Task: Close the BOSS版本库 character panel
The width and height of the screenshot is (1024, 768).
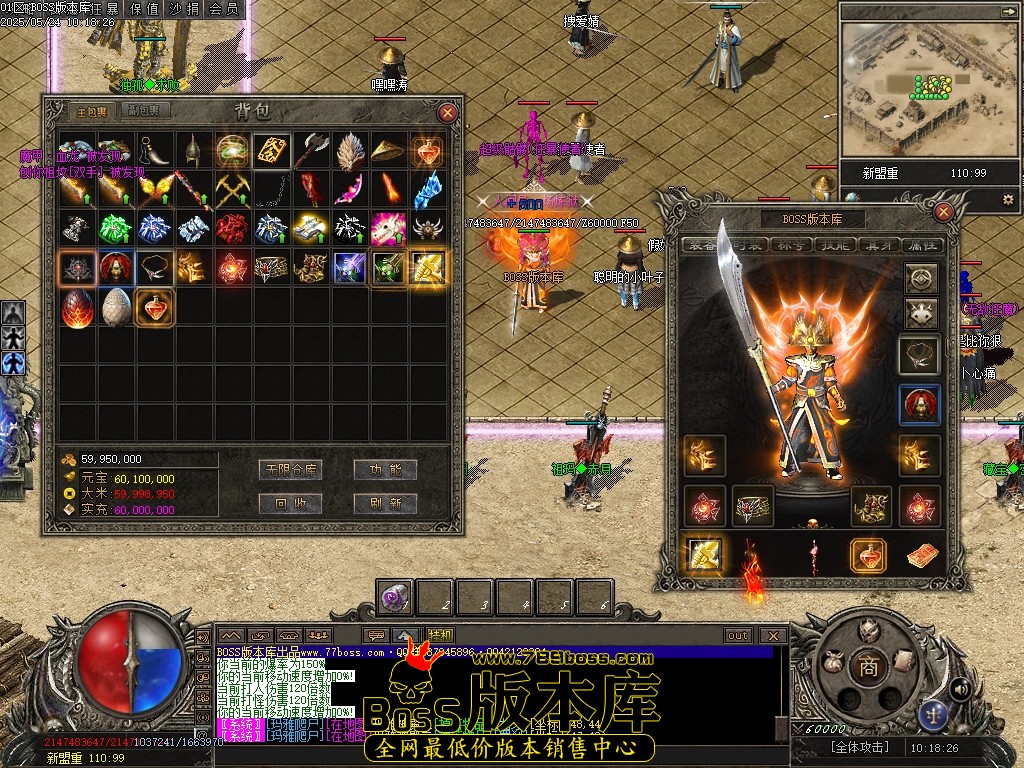Action: [943, 212]
